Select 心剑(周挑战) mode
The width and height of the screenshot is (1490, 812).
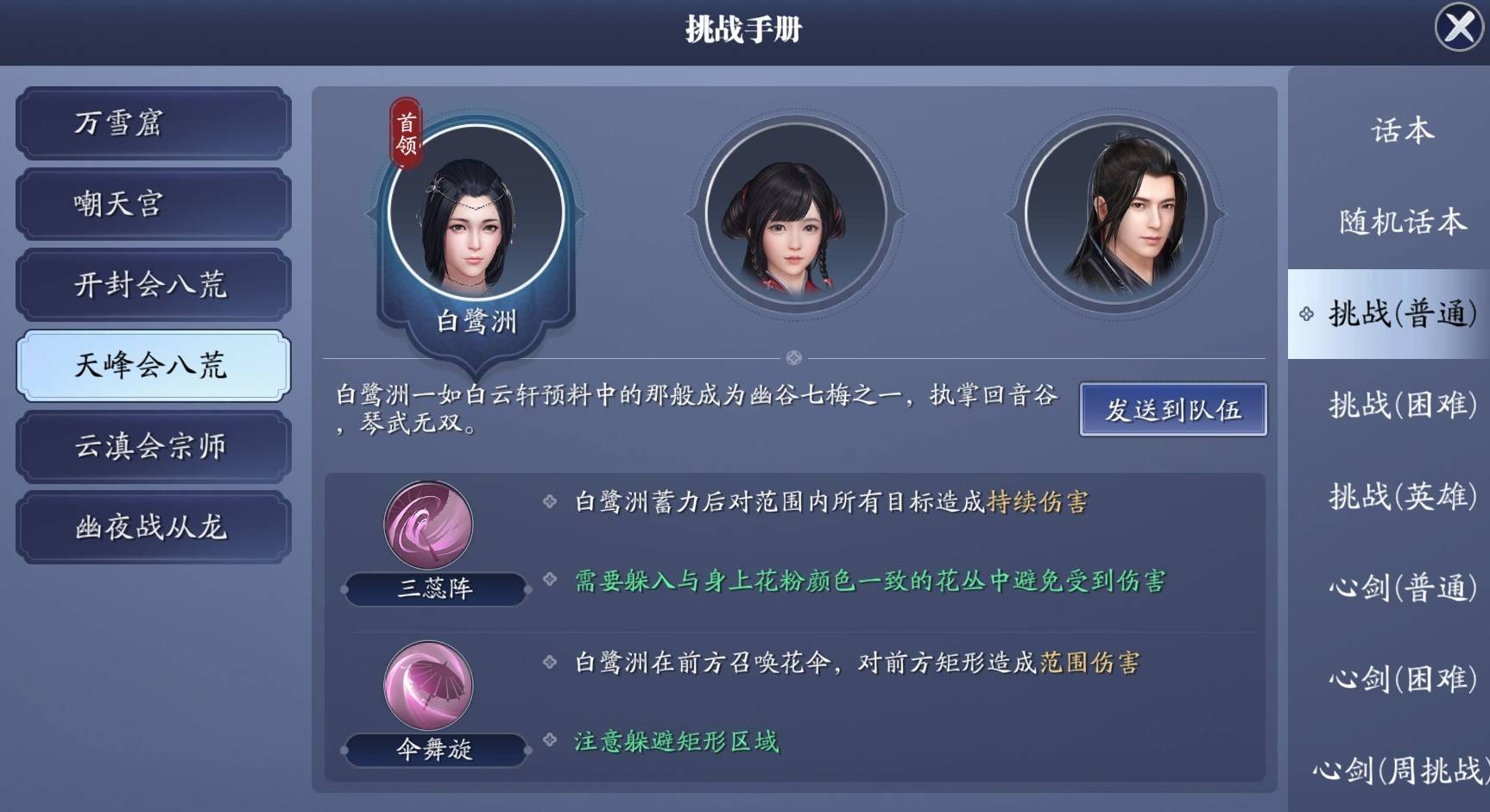tap(1387, 771)
